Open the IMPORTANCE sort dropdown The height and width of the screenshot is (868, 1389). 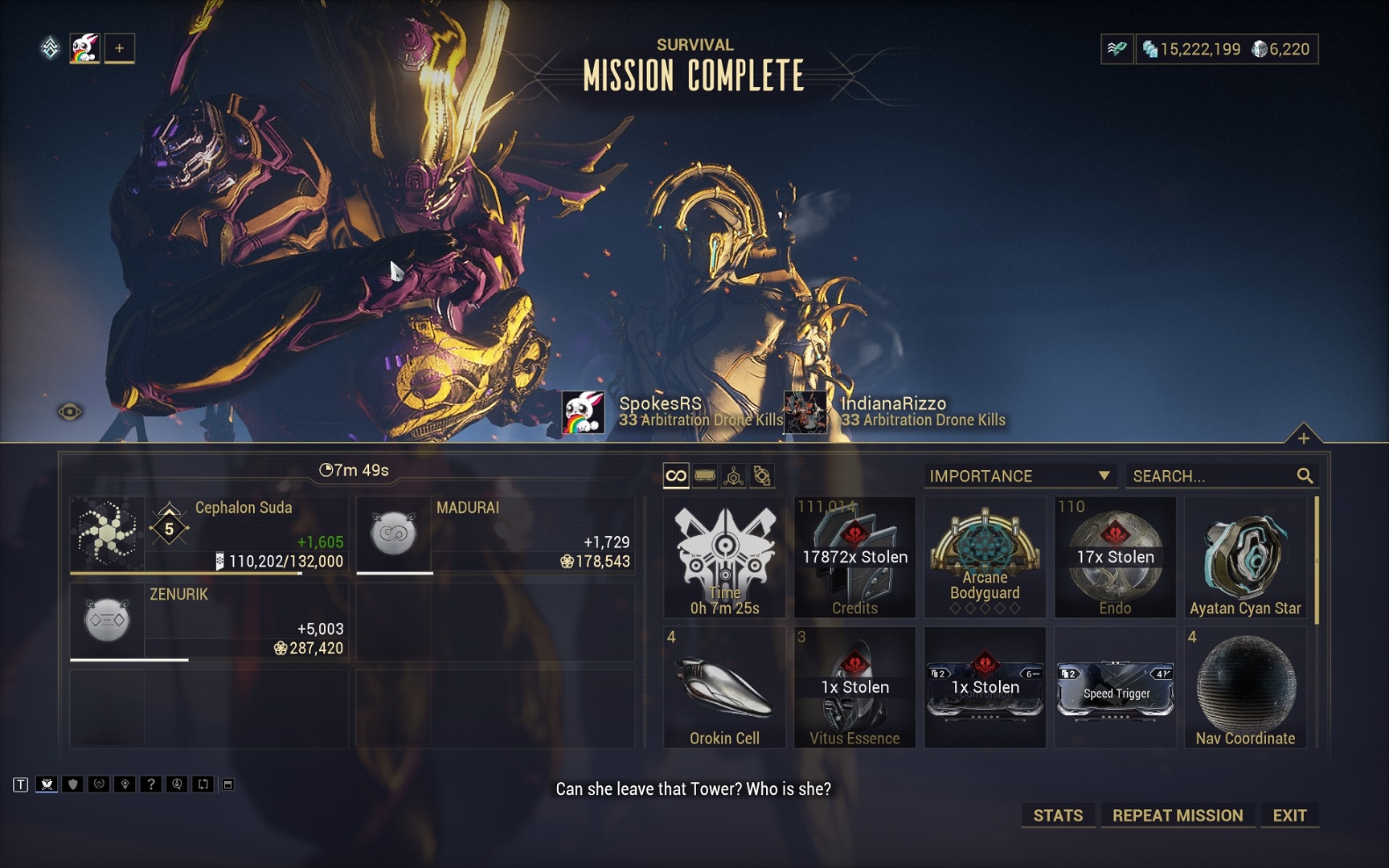pyautogui.click(x=1019, y=476)
